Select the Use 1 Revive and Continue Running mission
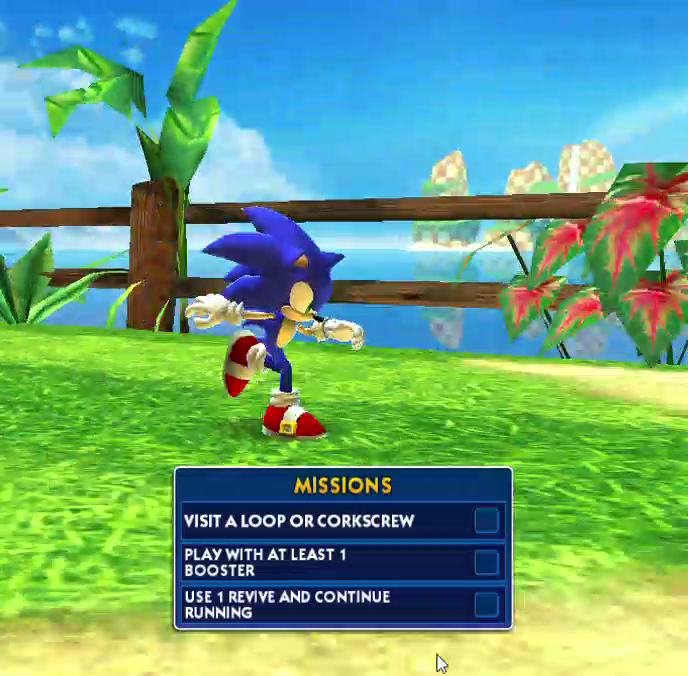 click(287, 604)
